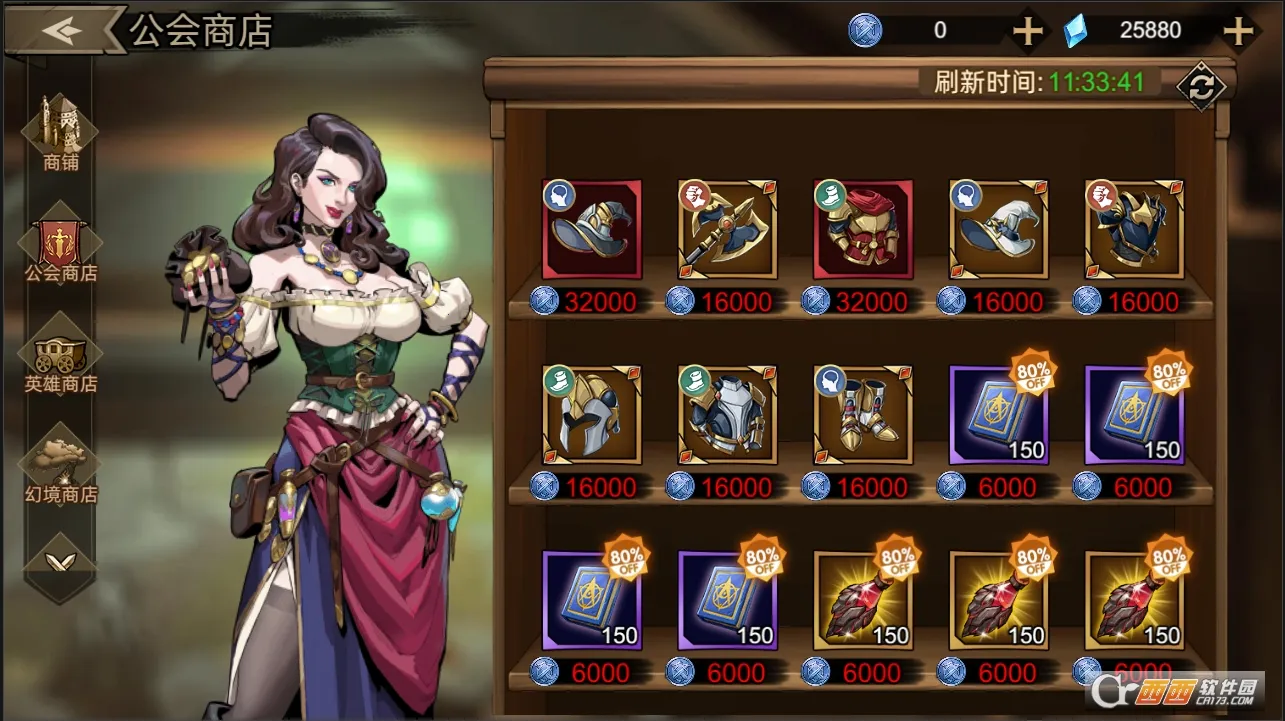1285x721 pixels.
Task: Add crystals using the second plus button
Action: [x=1240, y=29]
